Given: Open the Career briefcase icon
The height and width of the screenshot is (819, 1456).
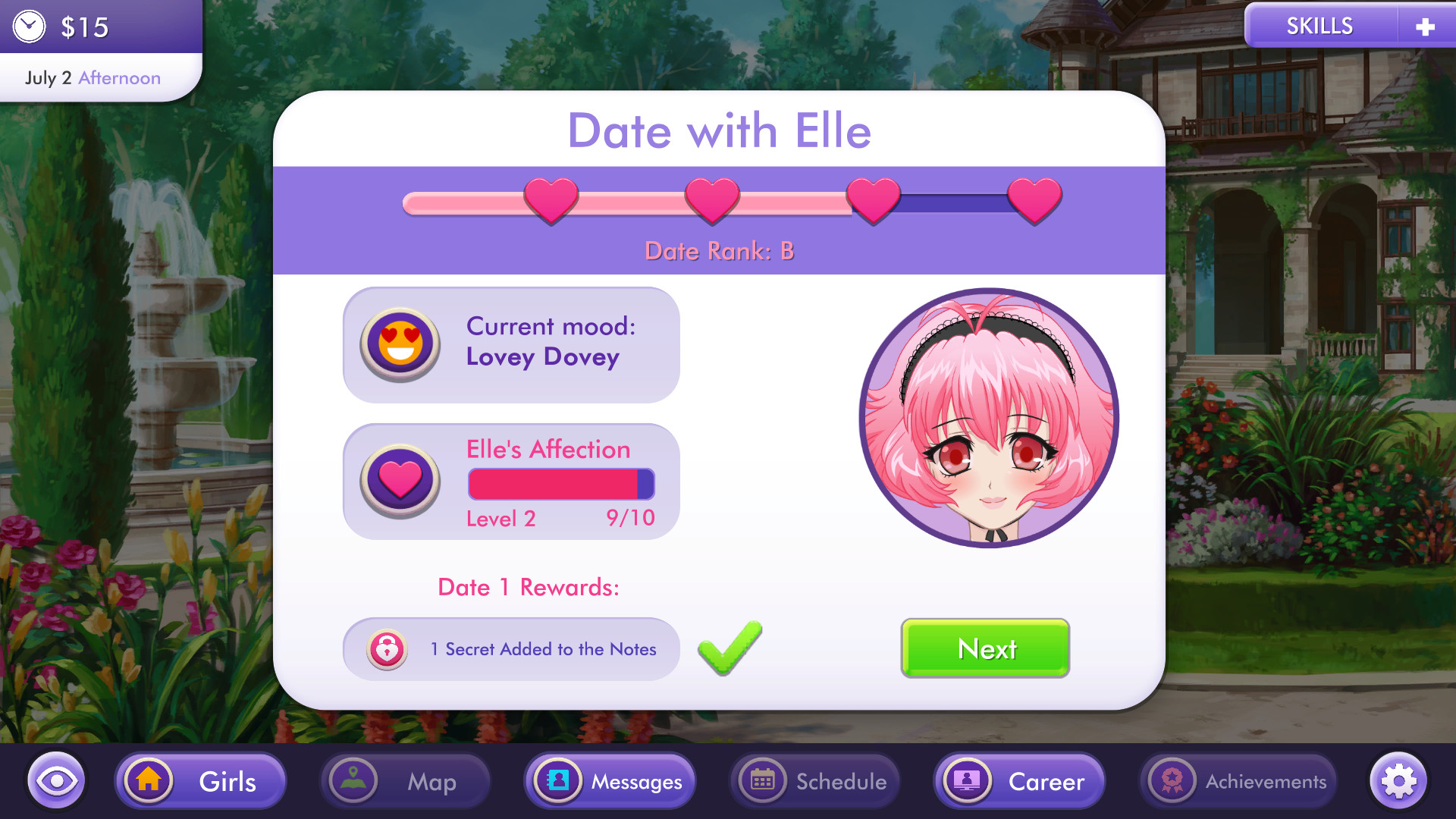Looking at the screenshot, I should click(x=967, y=780).
